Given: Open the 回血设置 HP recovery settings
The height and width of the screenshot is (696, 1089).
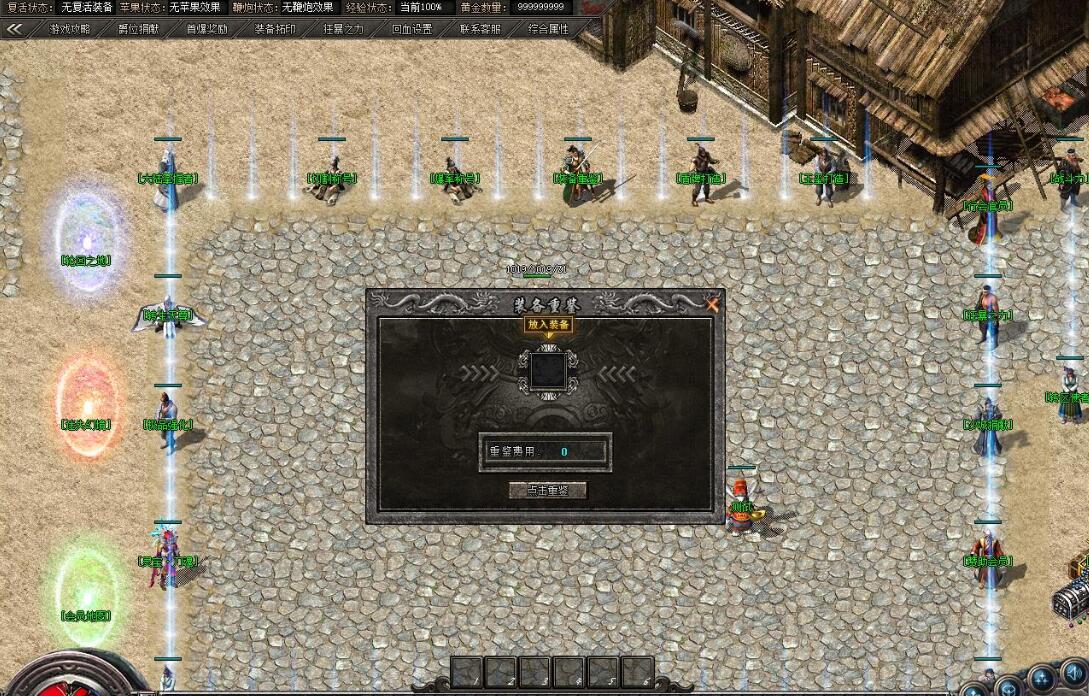Looking at the screenshot, I should point(411,29).
